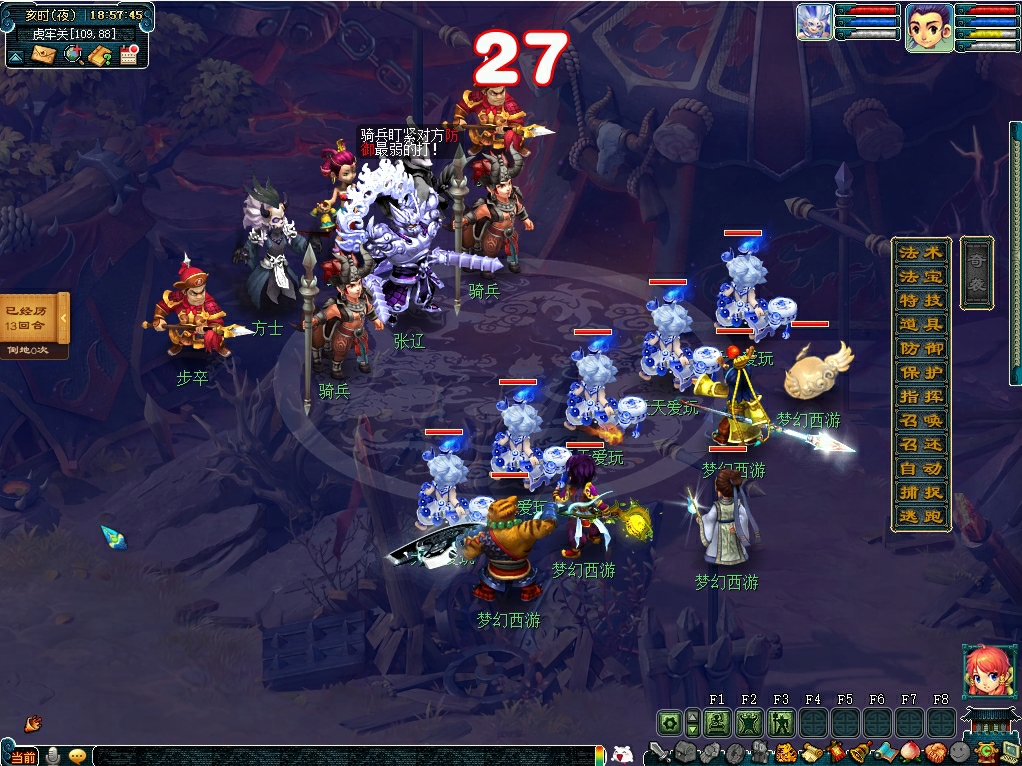This screenshot has height=766, width=1022.
Task: Select the 逃跑 flee command
Action: tap(920, 516)
